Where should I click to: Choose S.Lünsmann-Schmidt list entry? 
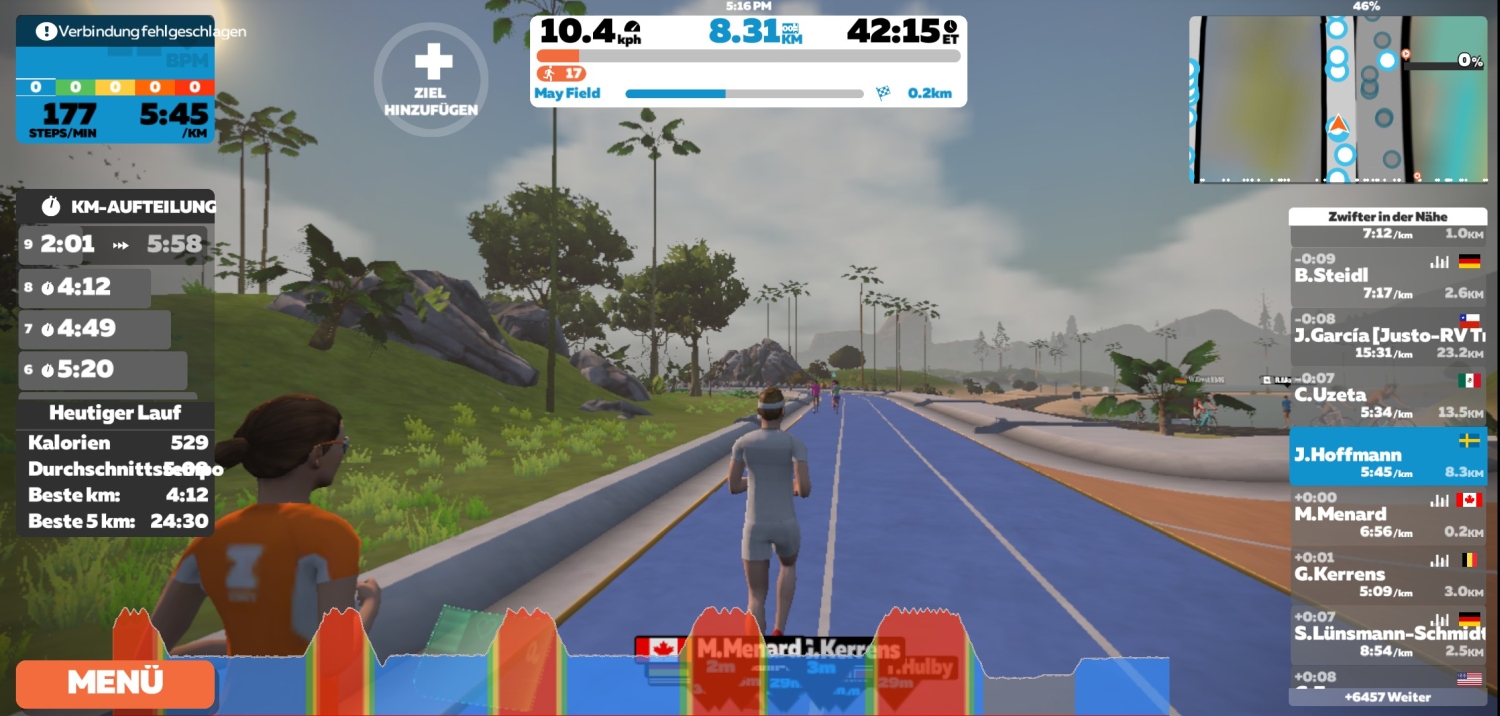click(x=1387, y=633)
